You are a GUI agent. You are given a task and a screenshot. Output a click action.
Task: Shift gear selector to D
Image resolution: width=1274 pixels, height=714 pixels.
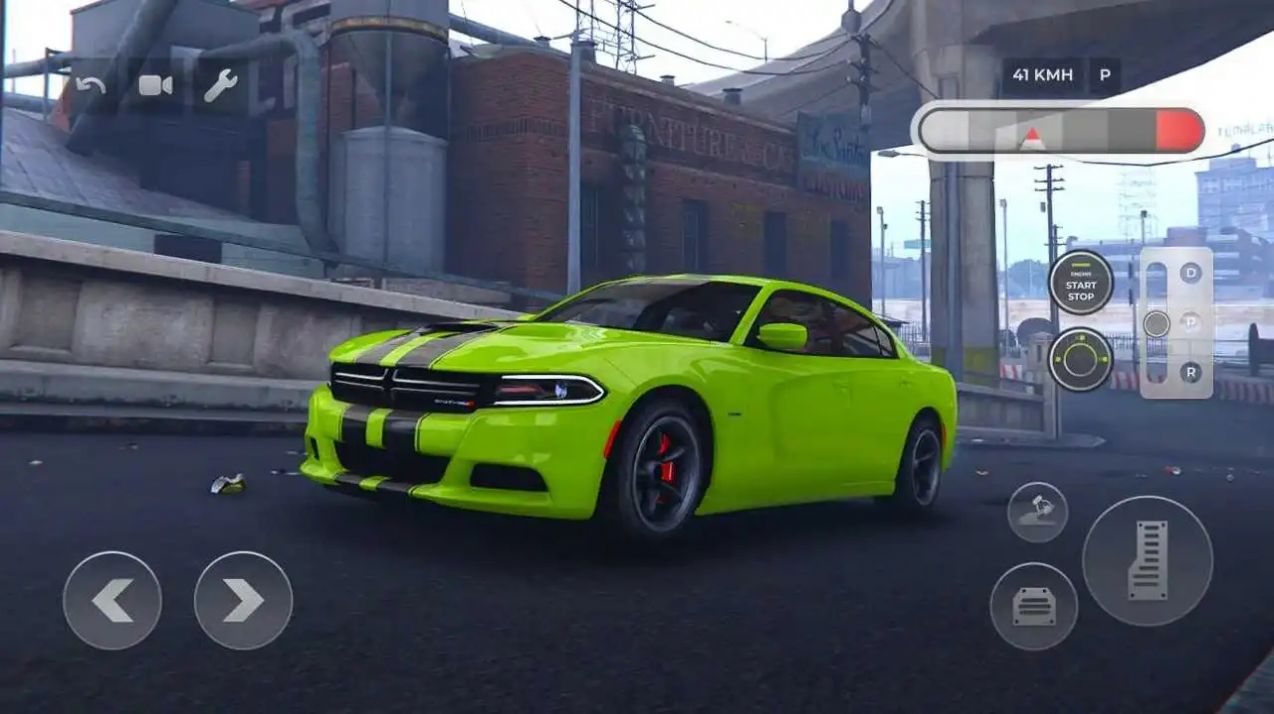[x=1190, y=272]
